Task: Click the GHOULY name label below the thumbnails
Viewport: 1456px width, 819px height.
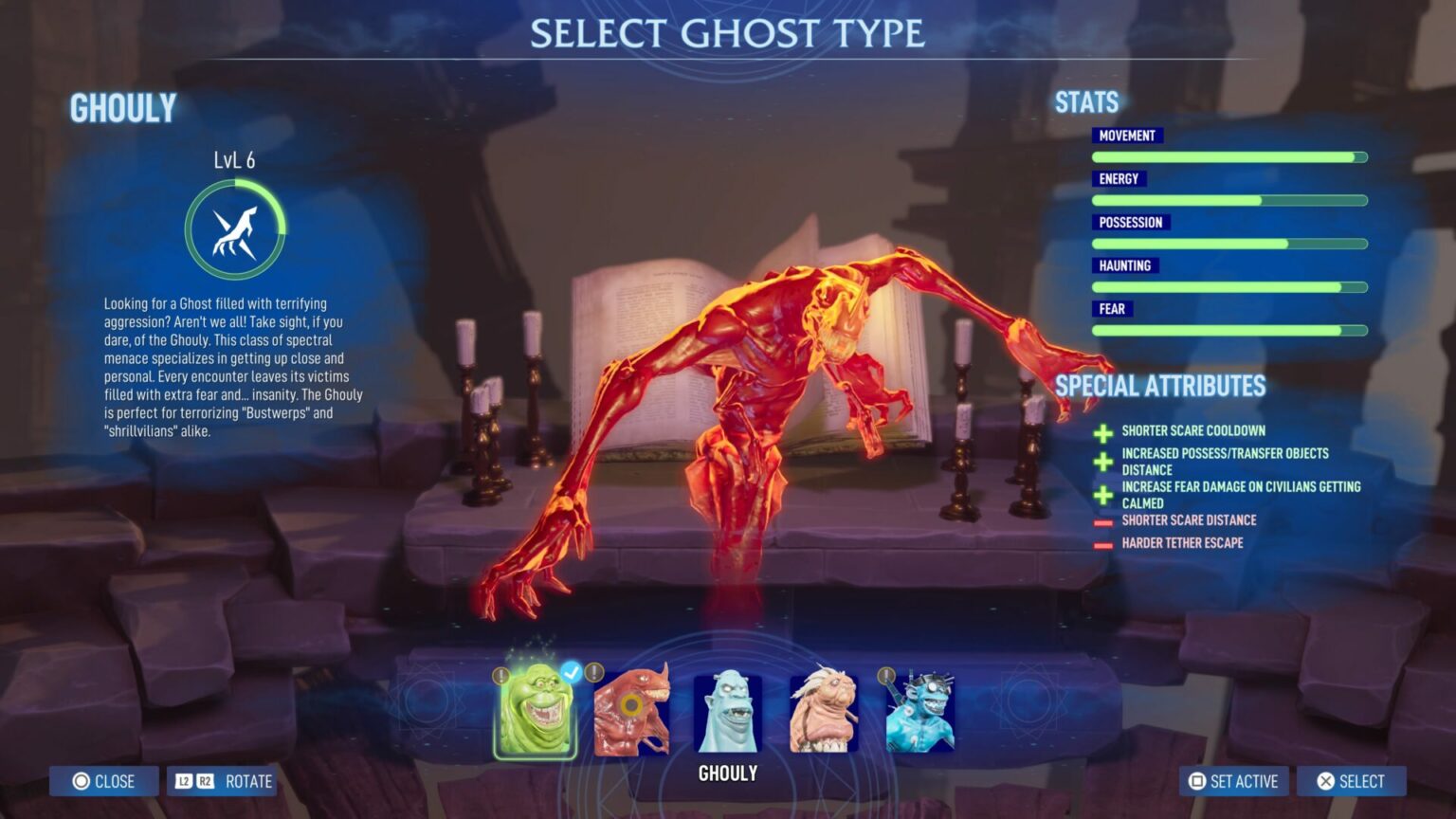Action: [726, 773]
